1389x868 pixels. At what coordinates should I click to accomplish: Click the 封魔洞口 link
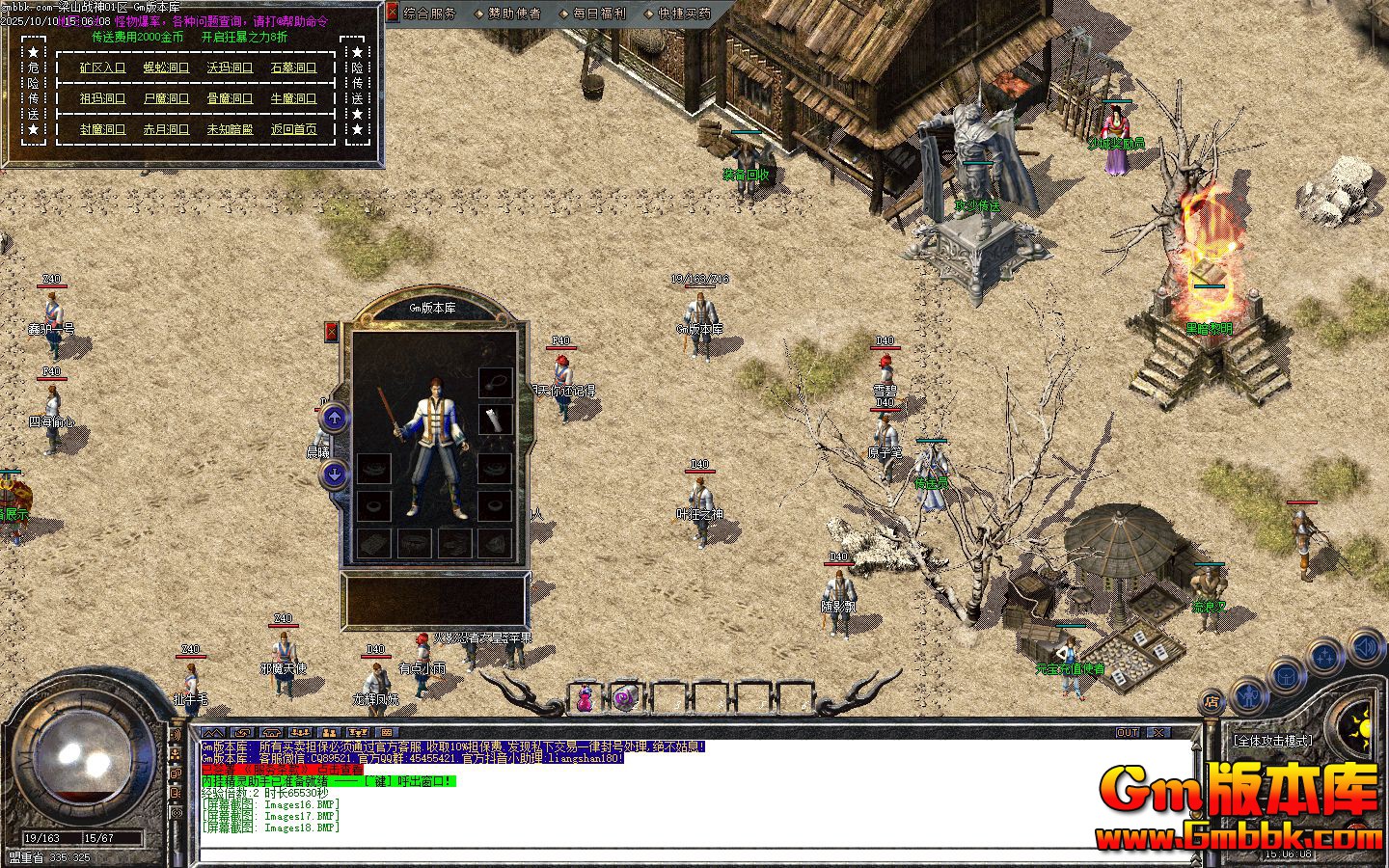pyautogui.click(x=102, y=129)
